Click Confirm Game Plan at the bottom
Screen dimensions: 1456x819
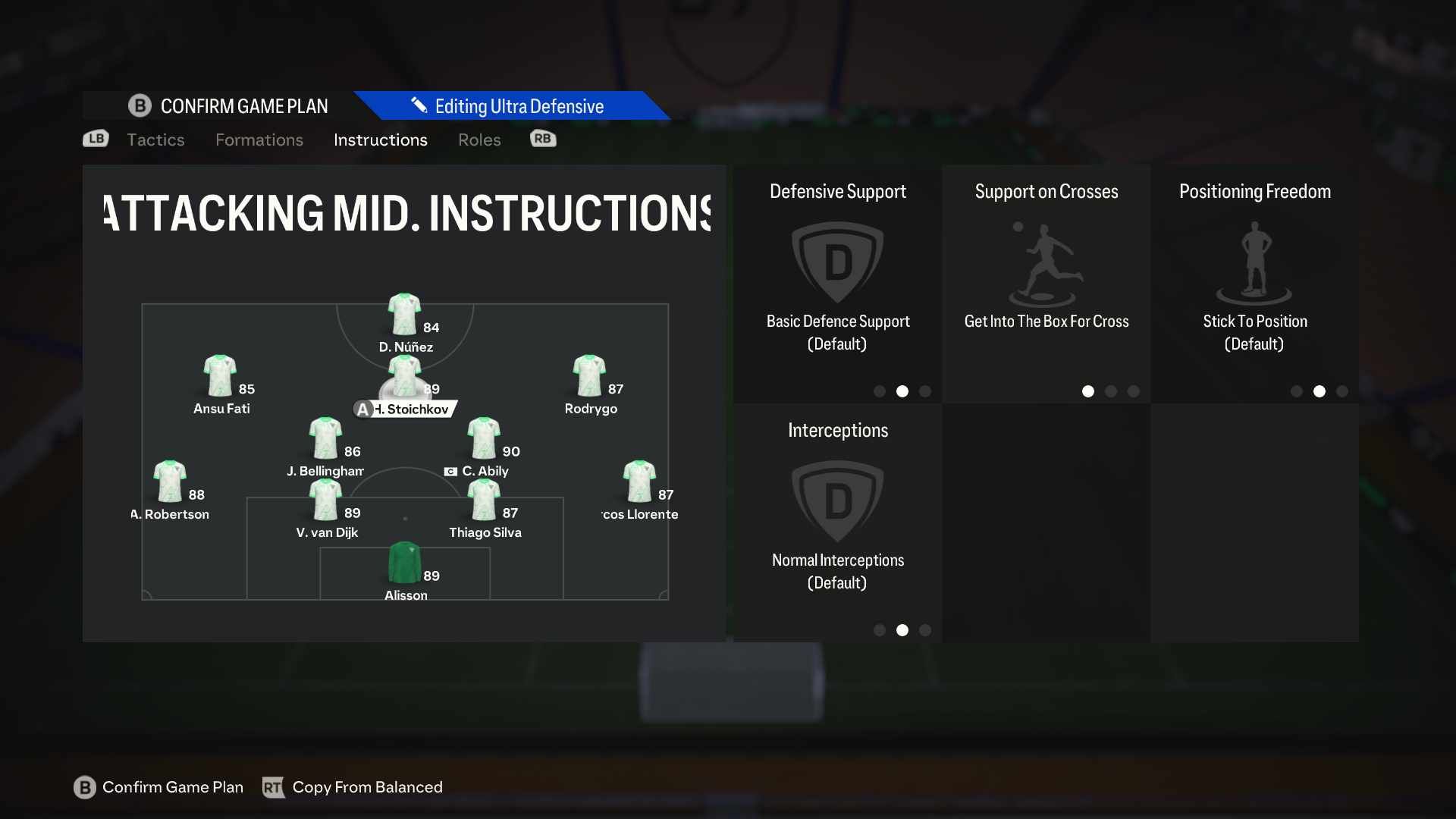(158, 787)
